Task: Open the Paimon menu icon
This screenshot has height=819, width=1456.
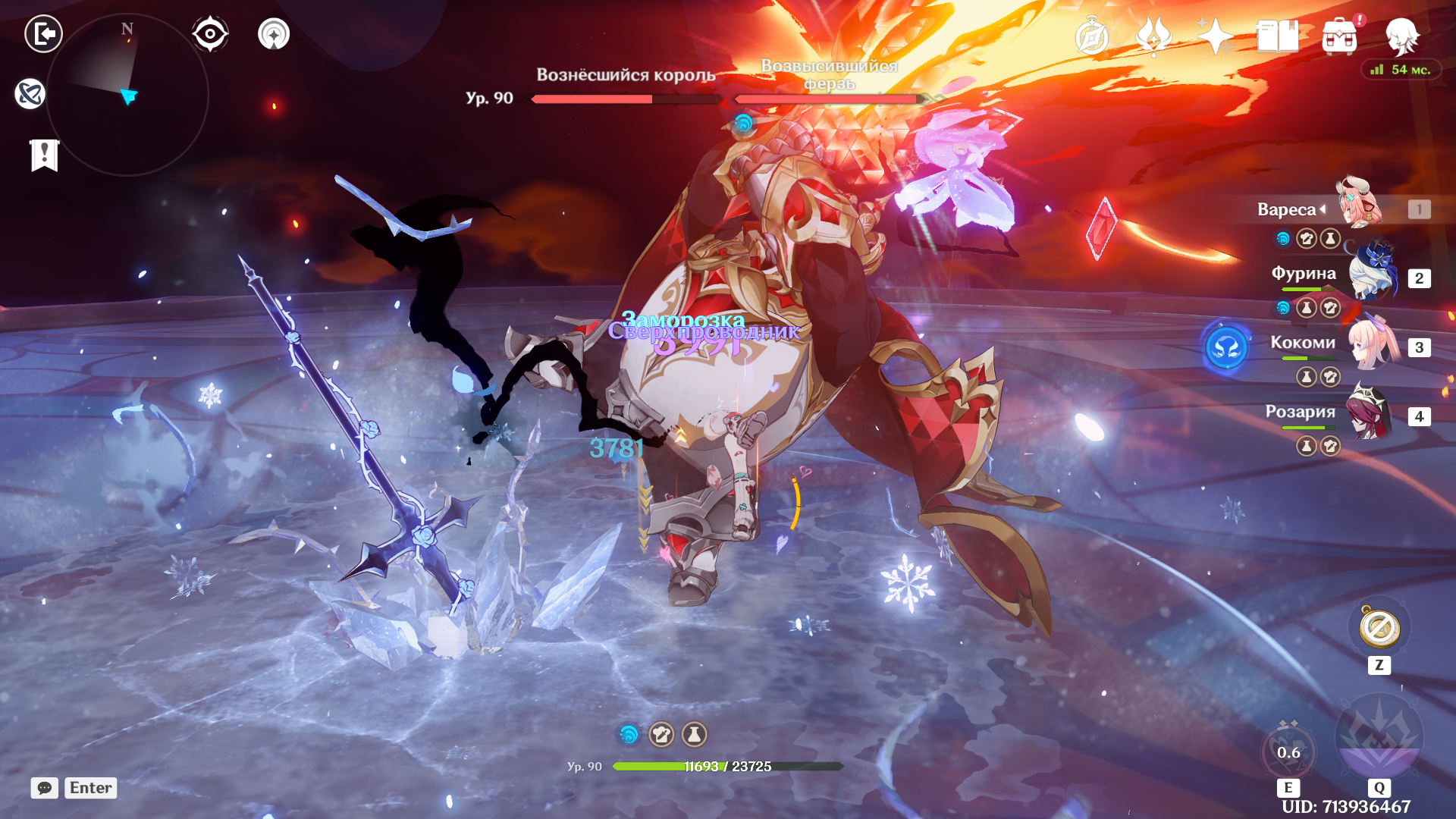Action: (x=1401, y=36)
